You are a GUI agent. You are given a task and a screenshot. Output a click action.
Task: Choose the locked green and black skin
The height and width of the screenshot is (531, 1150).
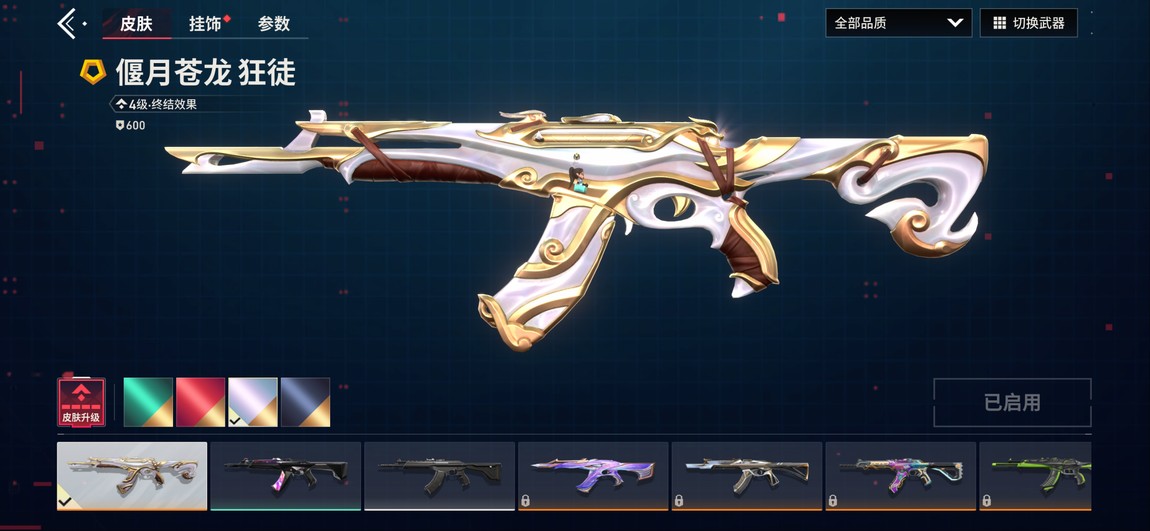tap(1036, 475)
